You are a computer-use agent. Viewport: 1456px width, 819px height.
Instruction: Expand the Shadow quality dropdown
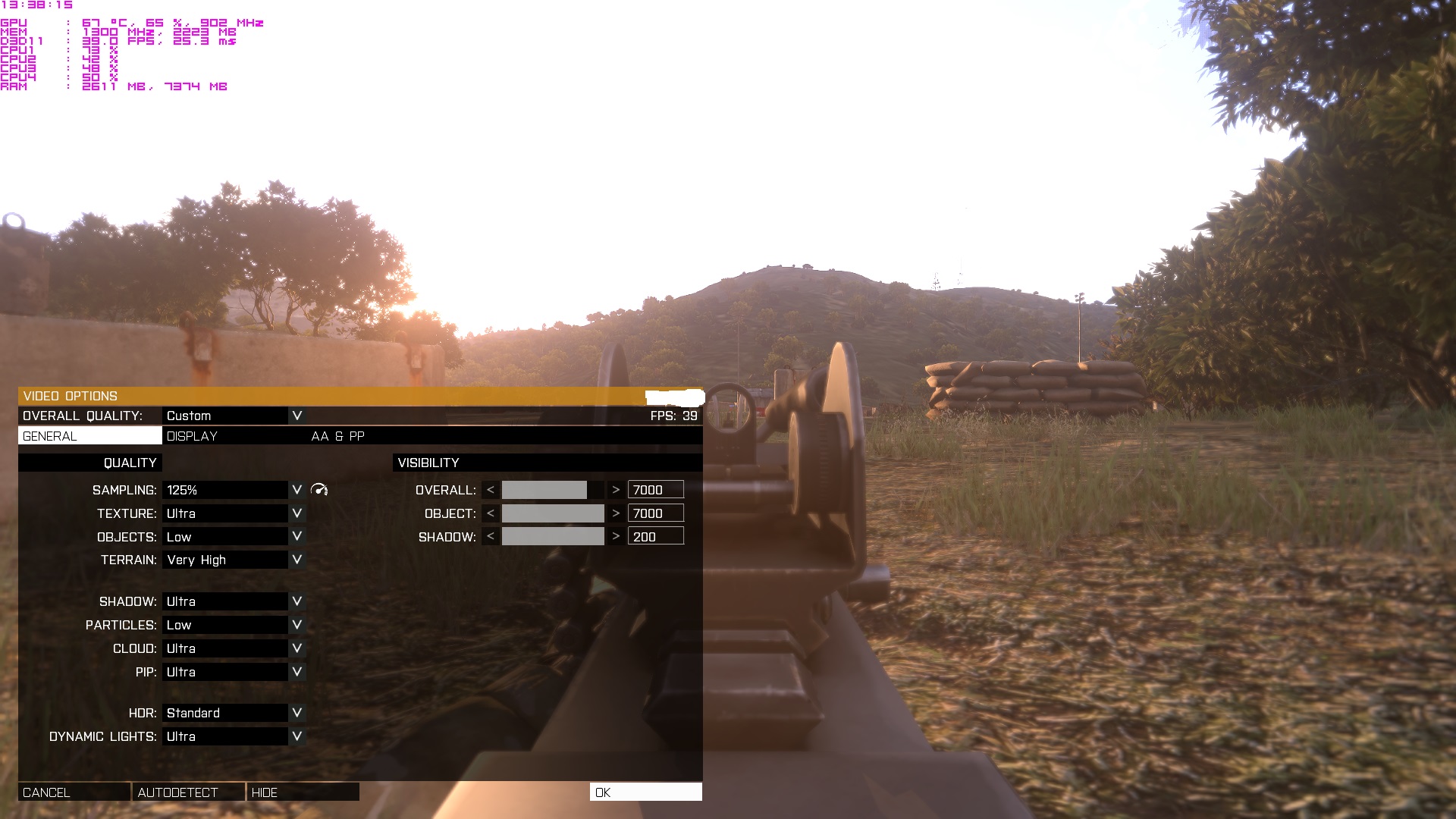pos(297,601)
